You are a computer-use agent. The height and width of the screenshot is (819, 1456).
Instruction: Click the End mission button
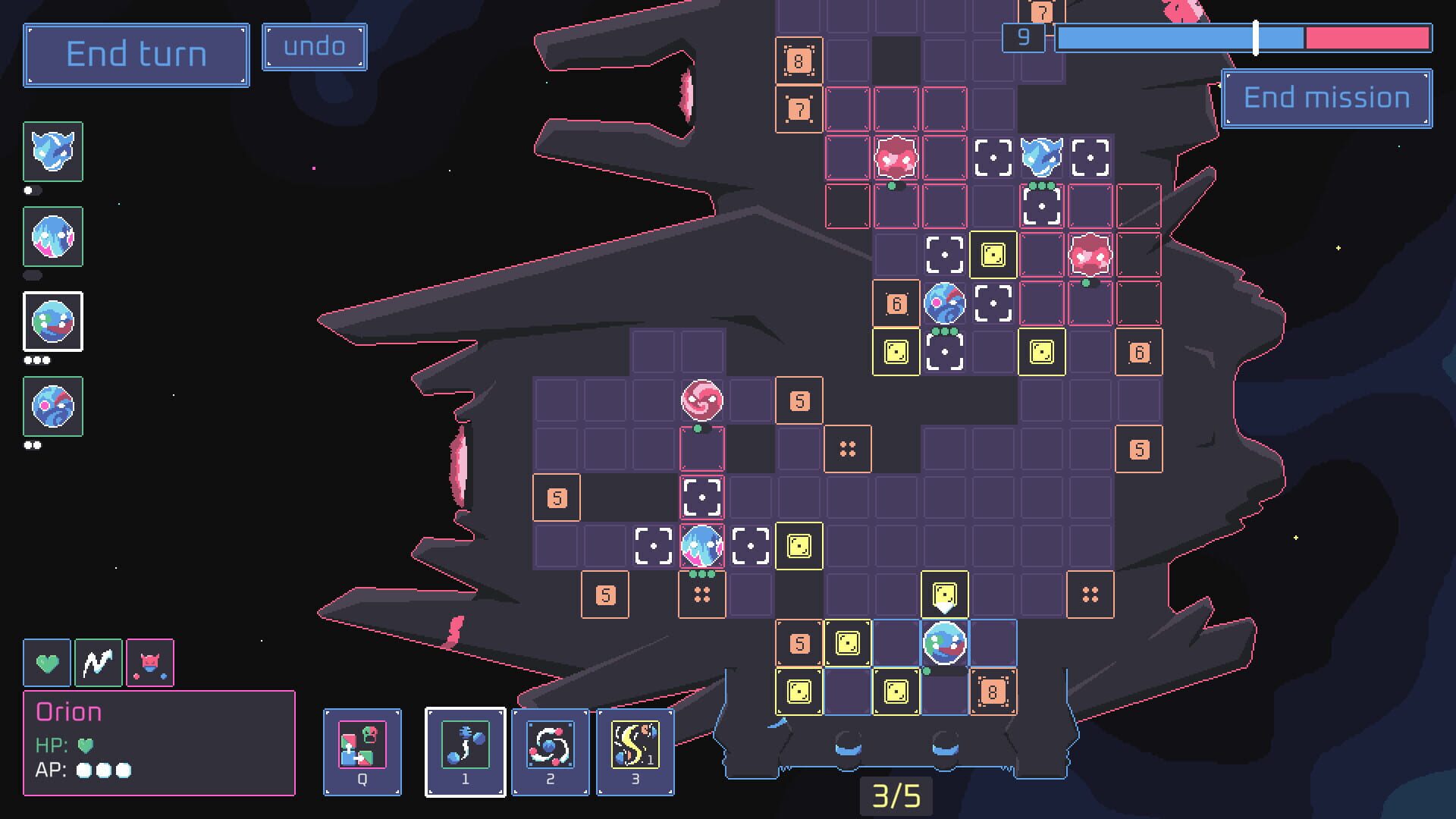tap(1326, 97)
